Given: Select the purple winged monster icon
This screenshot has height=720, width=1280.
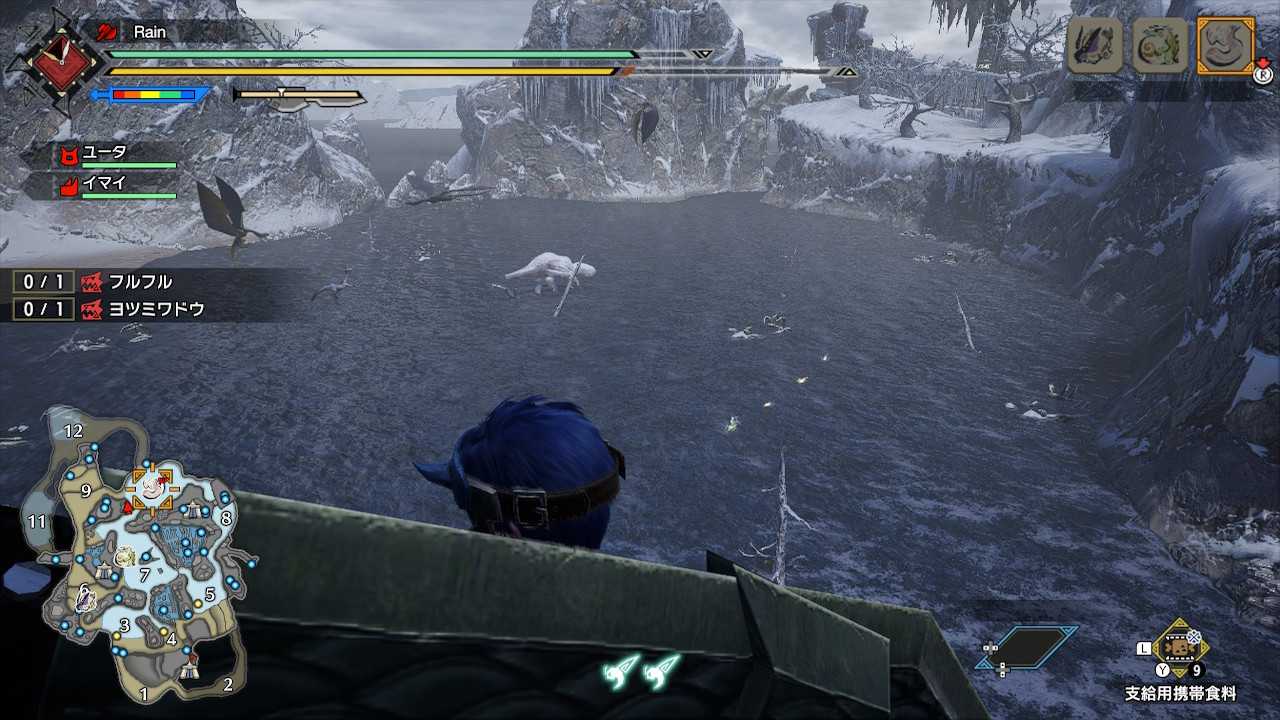Looking at the screenshot, I should [x=1094, y=45].
